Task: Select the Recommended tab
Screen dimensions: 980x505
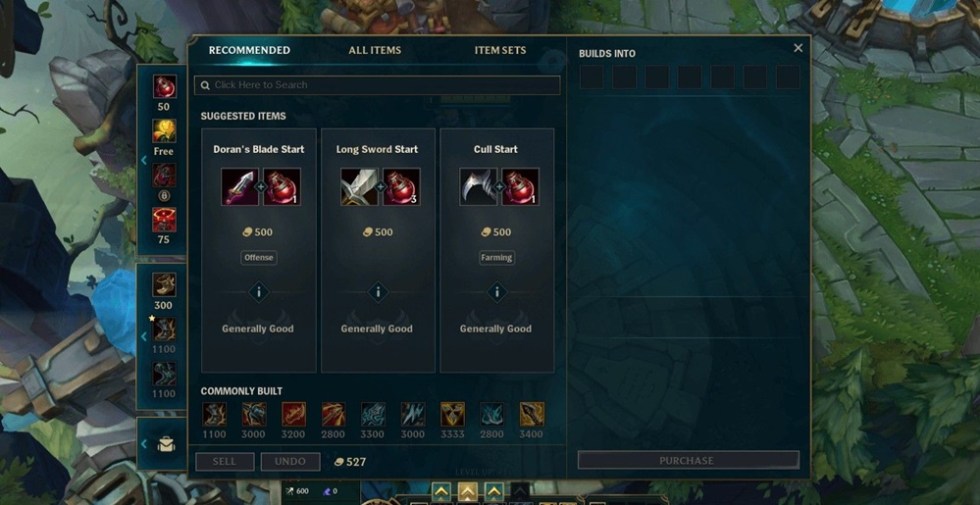Action: coord(249,50)
